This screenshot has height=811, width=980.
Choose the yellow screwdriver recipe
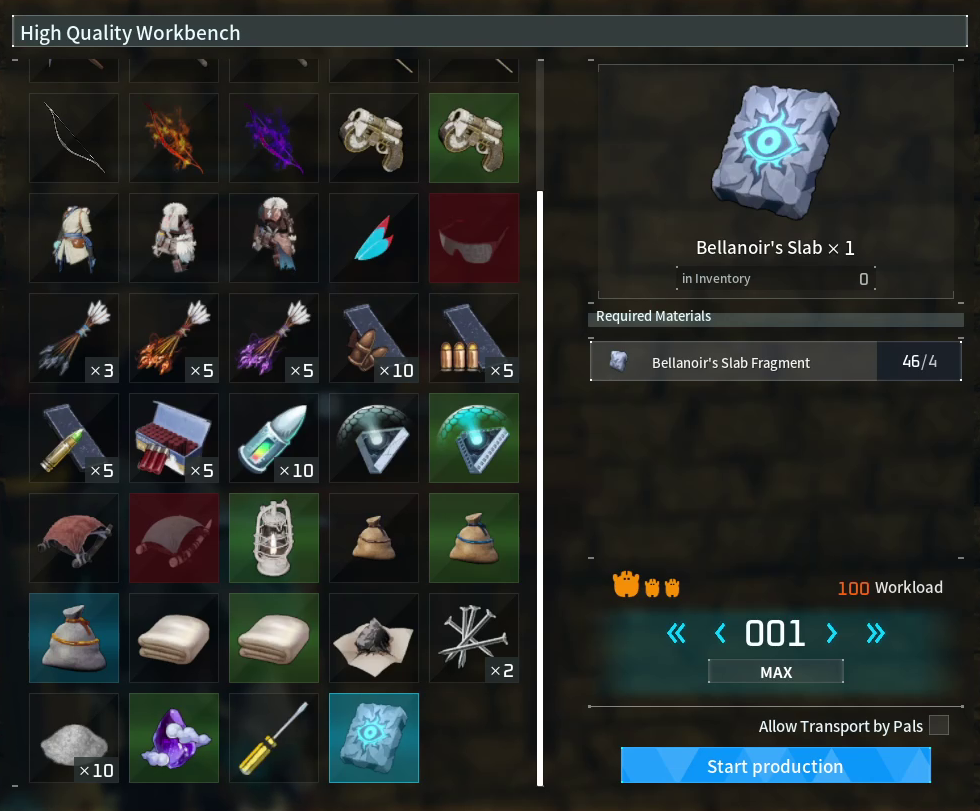274,738
